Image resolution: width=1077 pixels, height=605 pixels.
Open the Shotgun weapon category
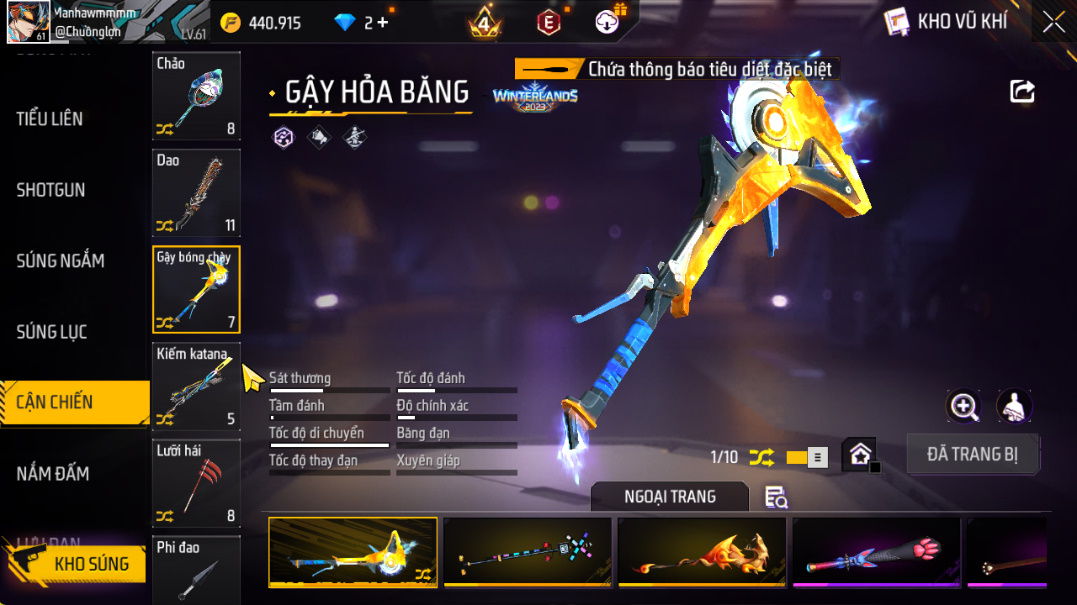point(51,190)
